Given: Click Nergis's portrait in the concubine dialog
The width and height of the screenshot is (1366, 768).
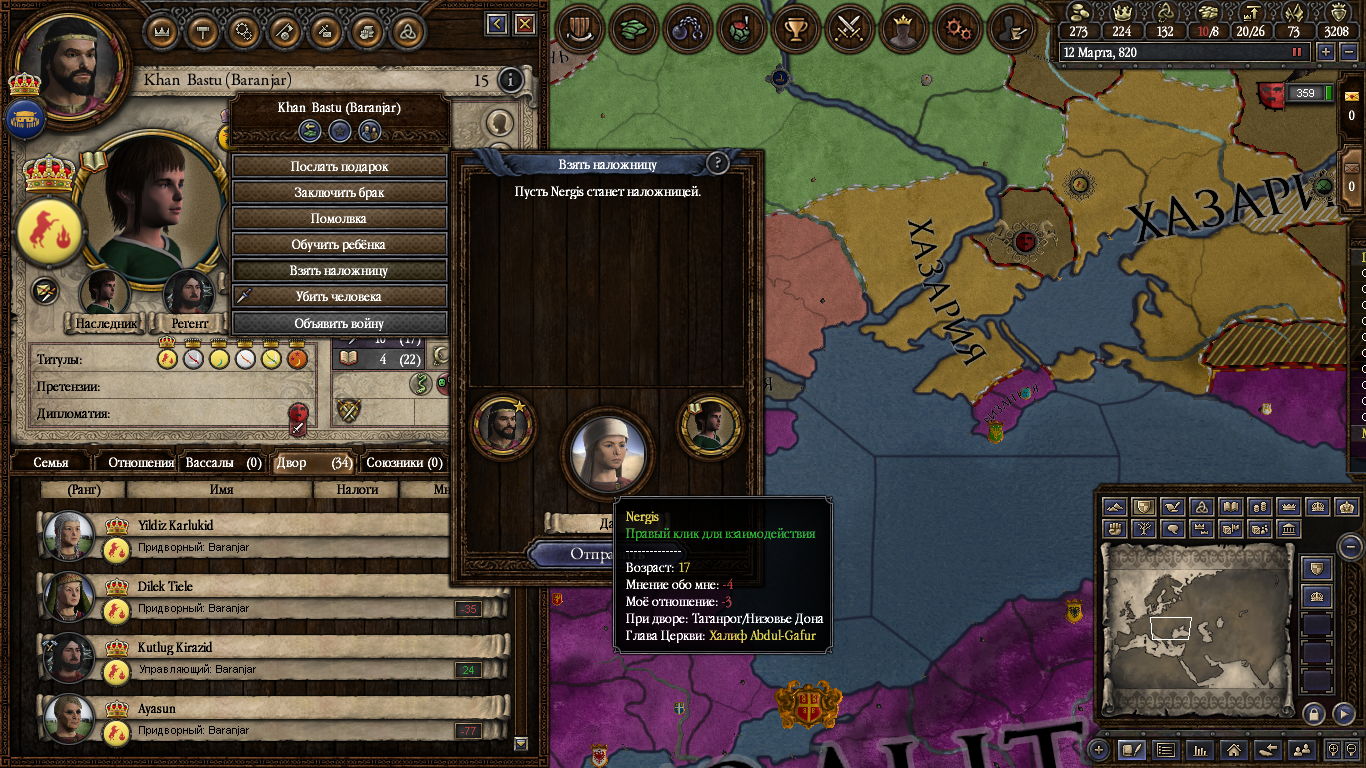Looking at the screenshot, I should pos(608,452).
